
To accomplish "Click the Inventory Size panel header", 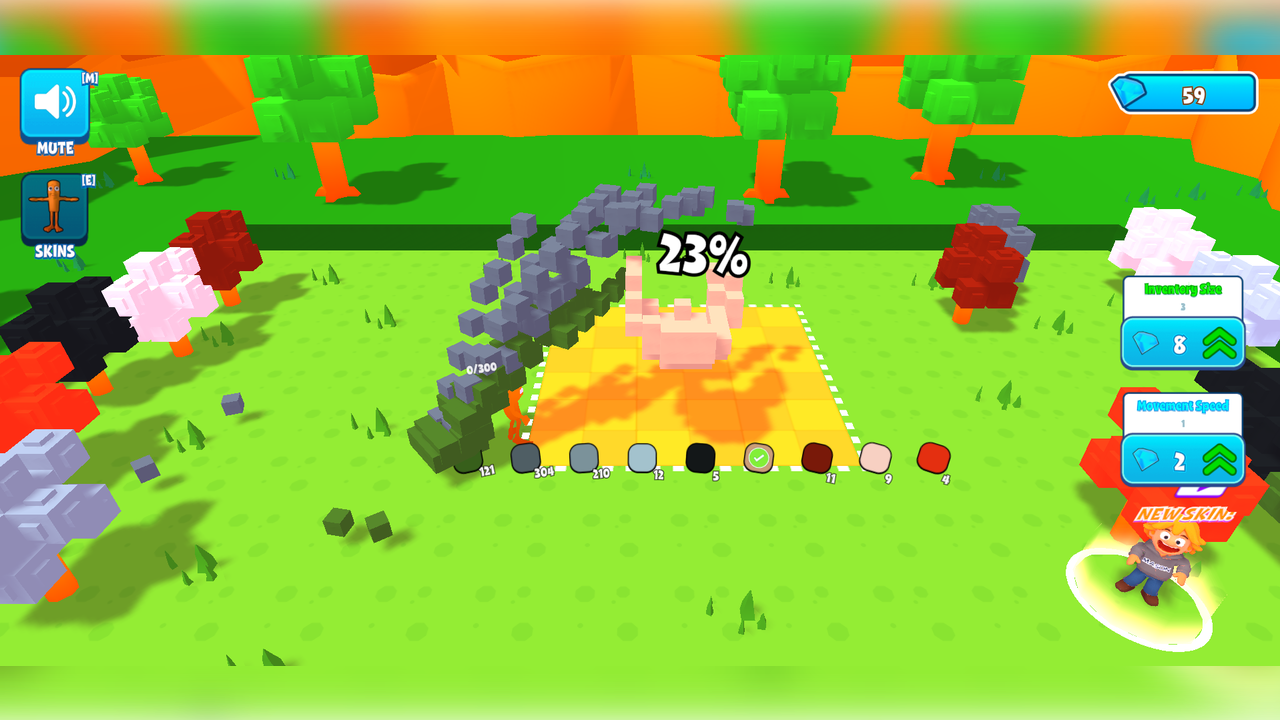I will pyautogui.click(x=1184, y=288).
